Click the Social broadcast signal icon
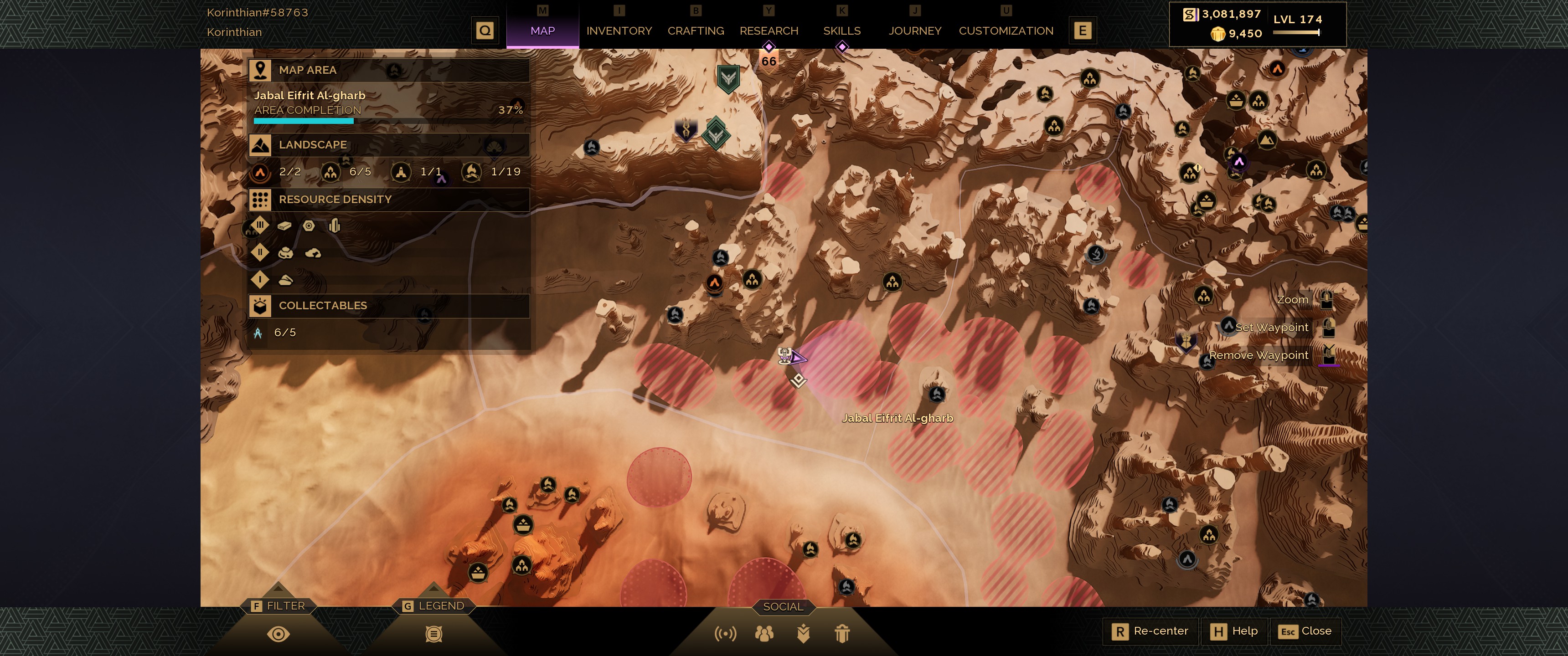 (725, 634)
